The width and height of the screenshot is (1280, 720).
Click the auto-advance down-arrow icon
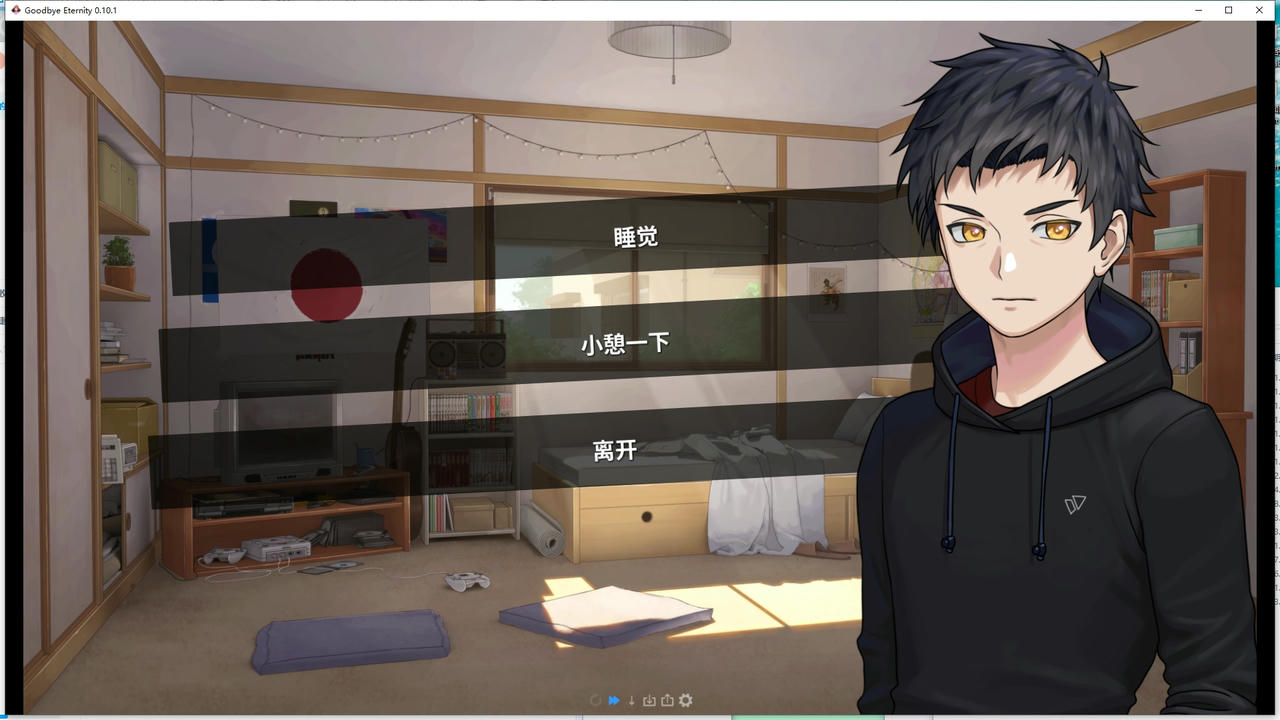tap(631, 700)
